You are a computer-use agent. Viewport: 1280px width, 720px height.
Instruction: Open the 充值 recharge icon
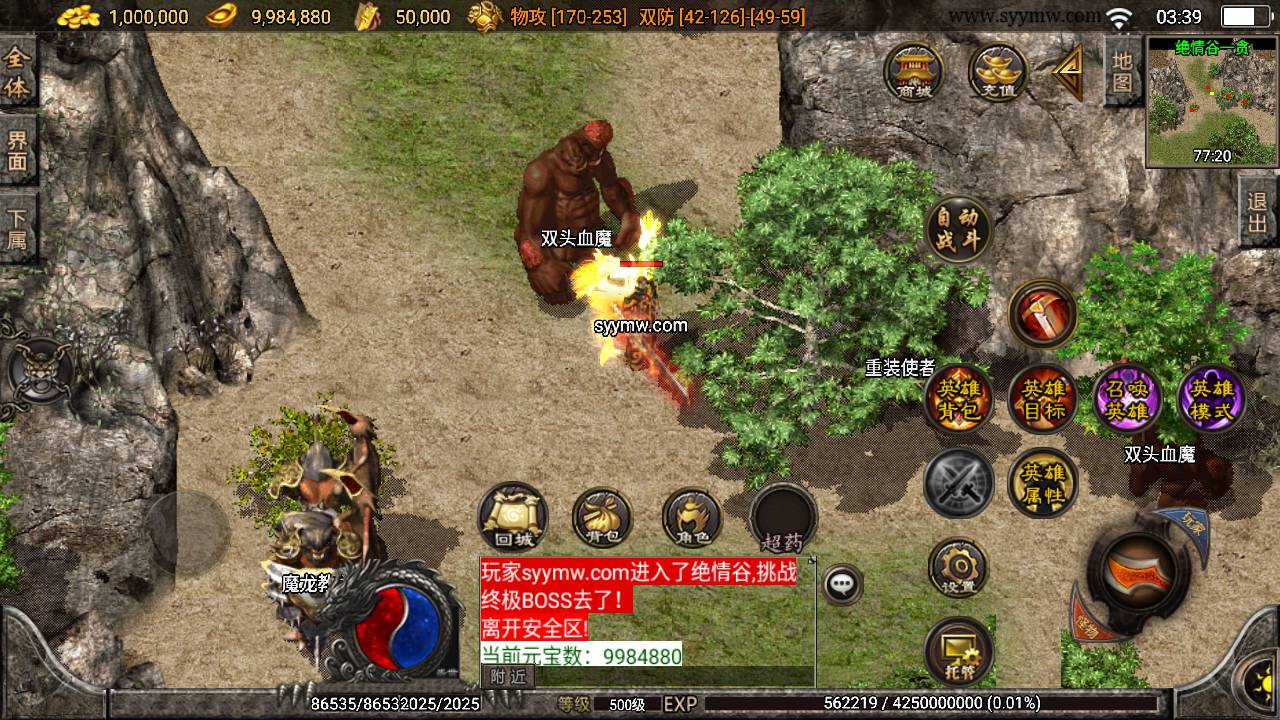tap(998, 71)
